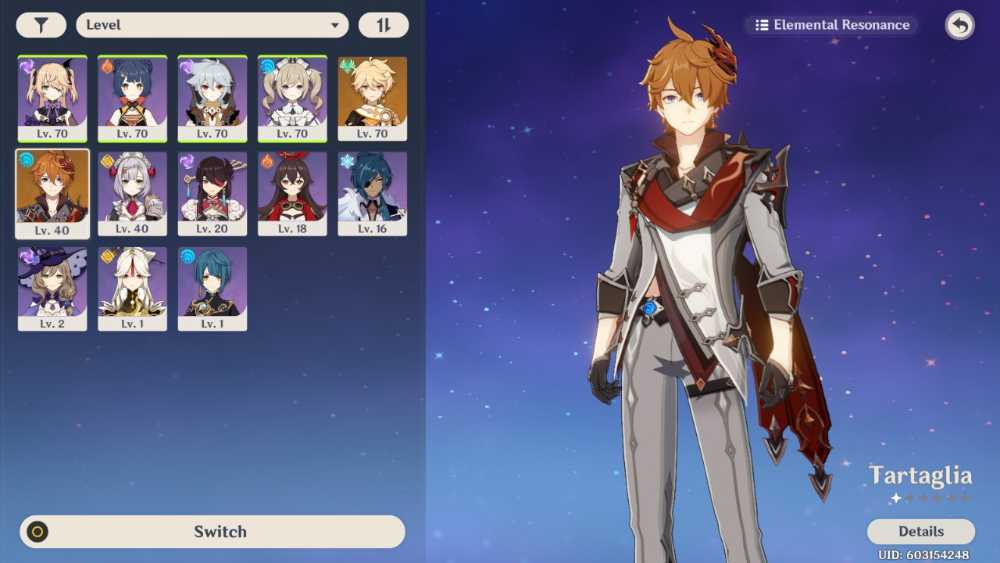View Tartaglia's Details

coord(920,531)
